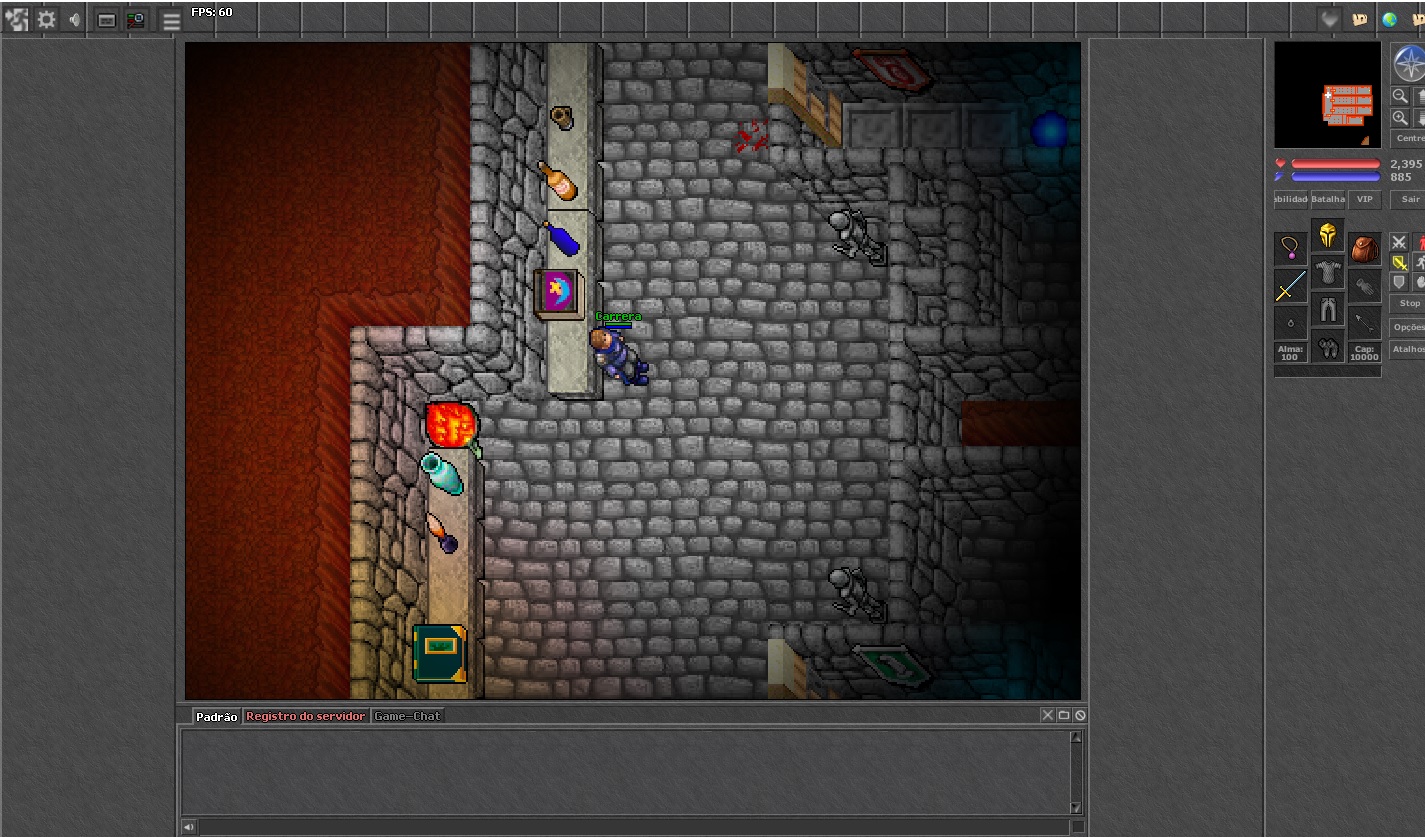Switch to the Padrão chat tab

217,716
